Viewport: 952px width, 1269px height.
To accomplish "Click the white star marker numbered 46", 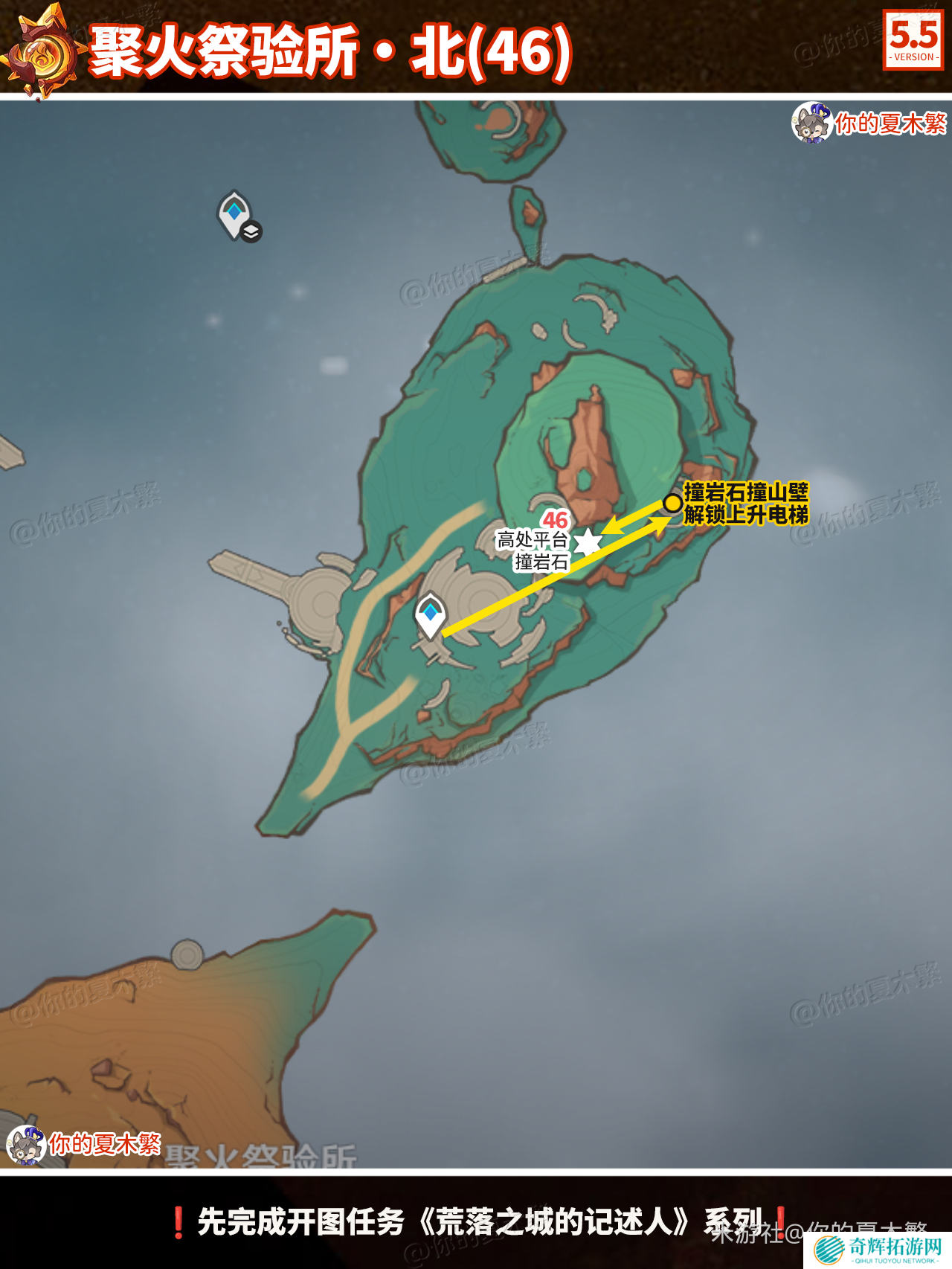I will [x=588, y=542].
